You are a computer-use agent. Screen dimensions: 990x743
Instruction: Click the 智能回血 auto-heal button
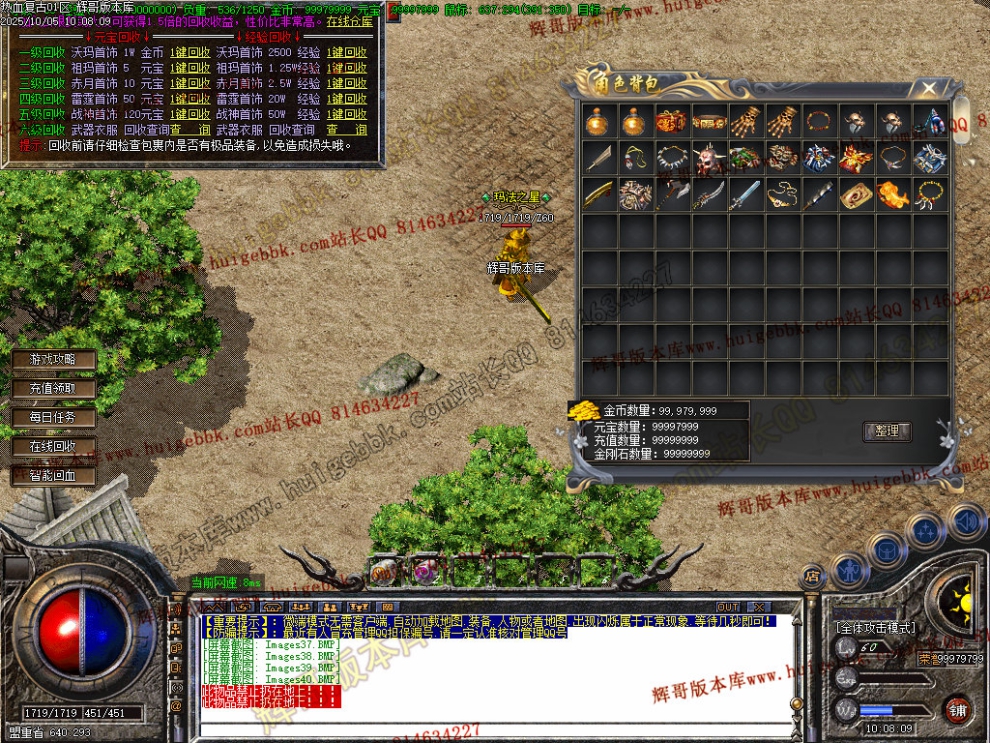click(x=54, y=476)
